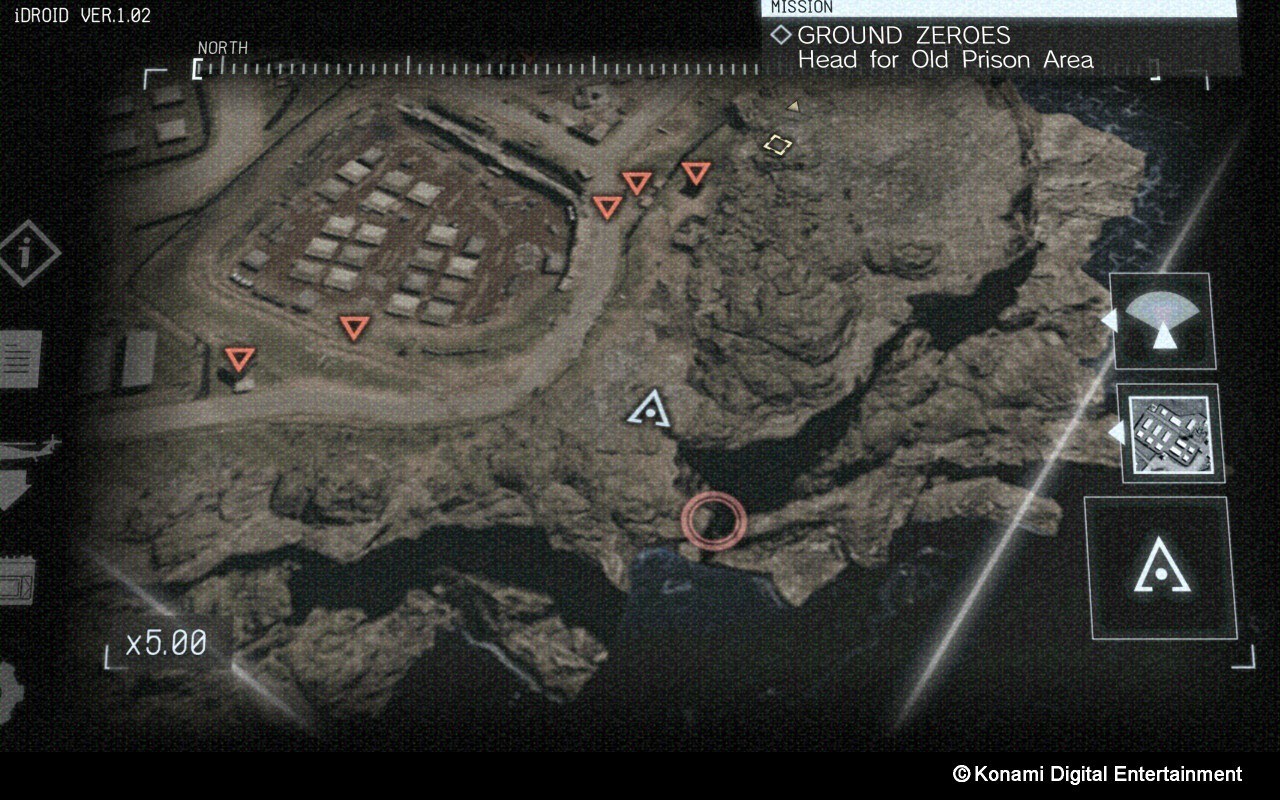Select the base map thumbnail panel
Viewport: 1280px width, 800px height.
(x=1172, y=435)
